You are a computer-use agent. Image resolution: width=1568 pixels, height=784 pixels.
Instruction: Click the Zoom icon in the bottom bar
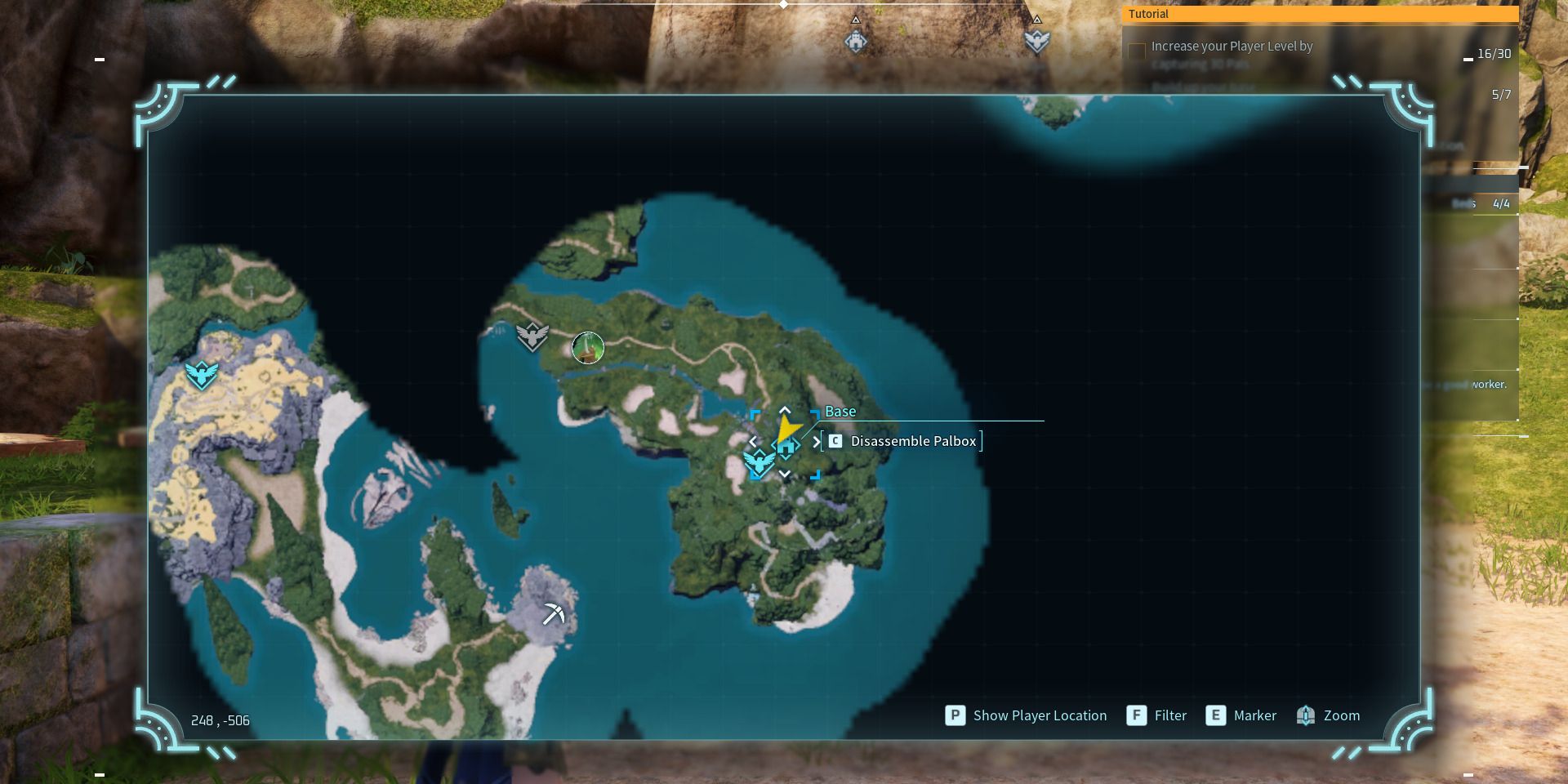coord(1306,715)
